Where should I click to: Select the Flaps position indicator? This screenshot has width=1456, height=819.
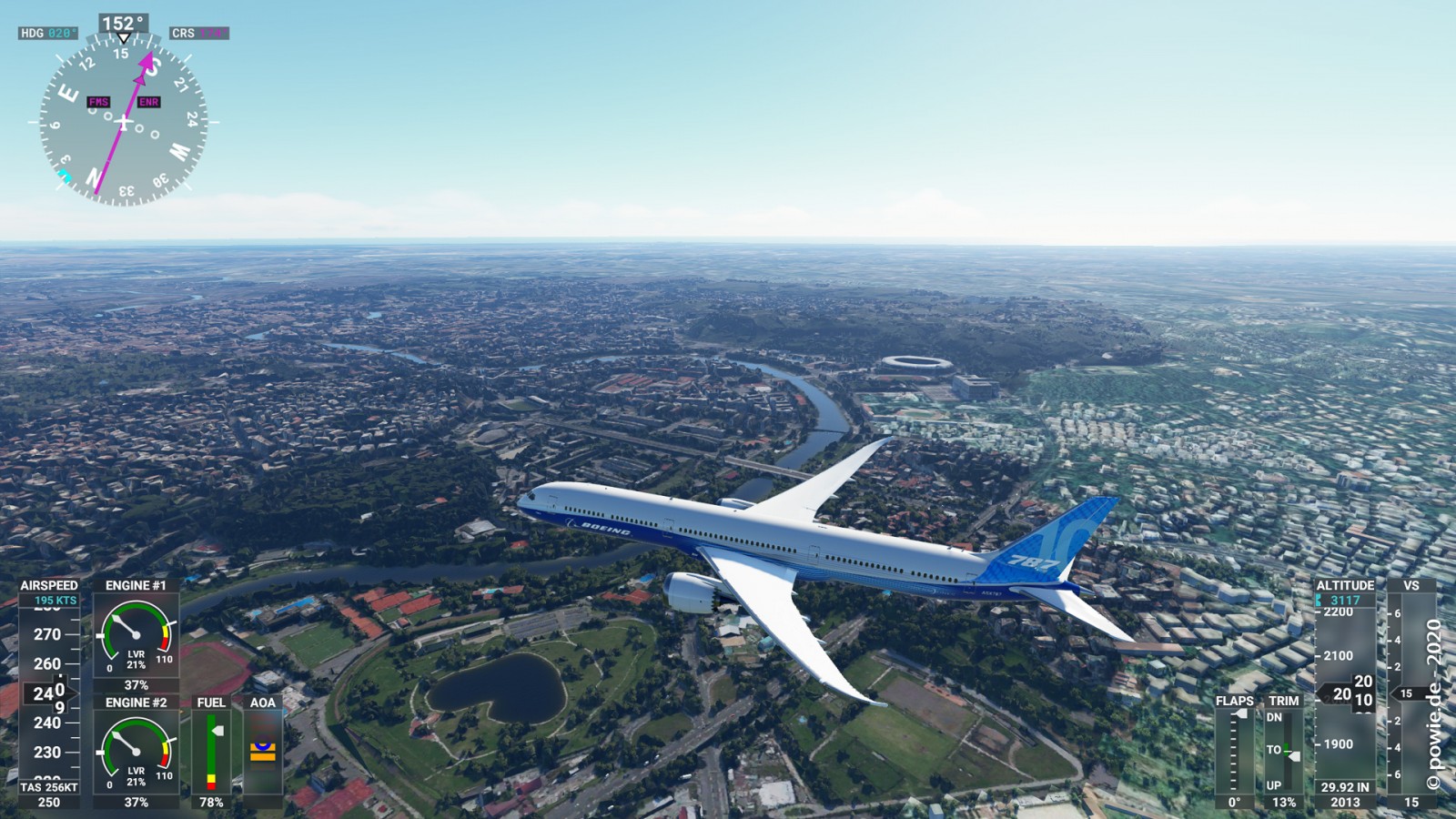coord(1234,751)
